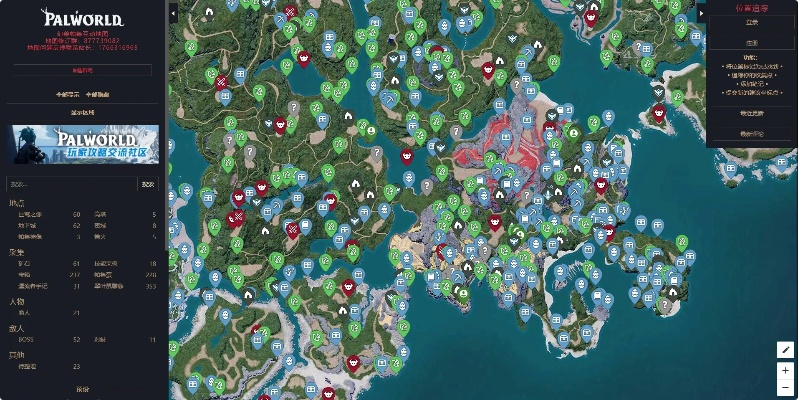
Task: Toggle the Show Regions (显示区域) option
Action: (83, 111)
